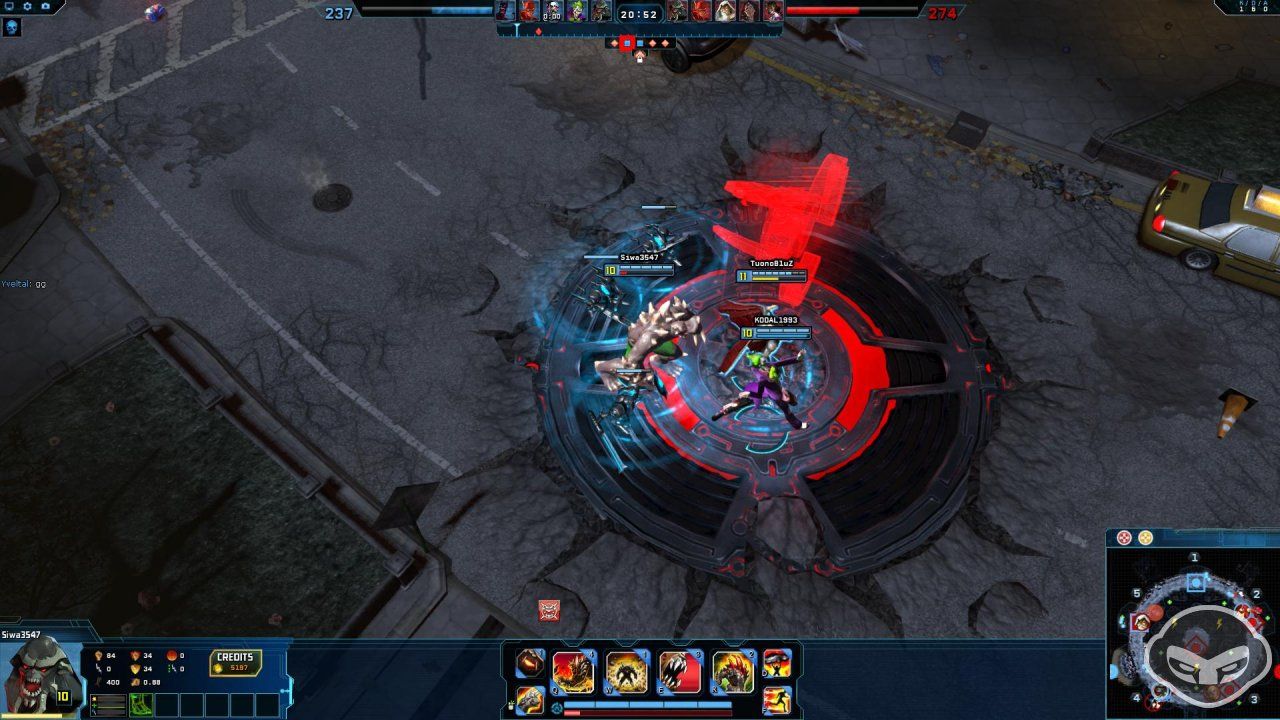Select the green boots item in inventory
The image size is (1280, 720).
point(139,703)
